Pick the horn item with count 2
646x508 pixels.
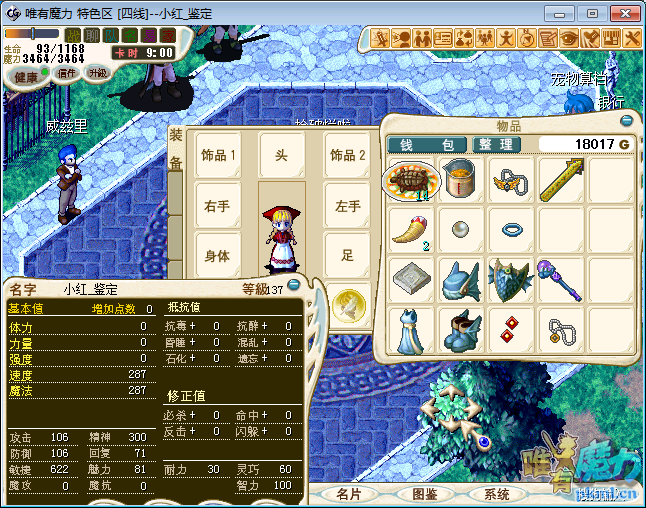(411, 231)
